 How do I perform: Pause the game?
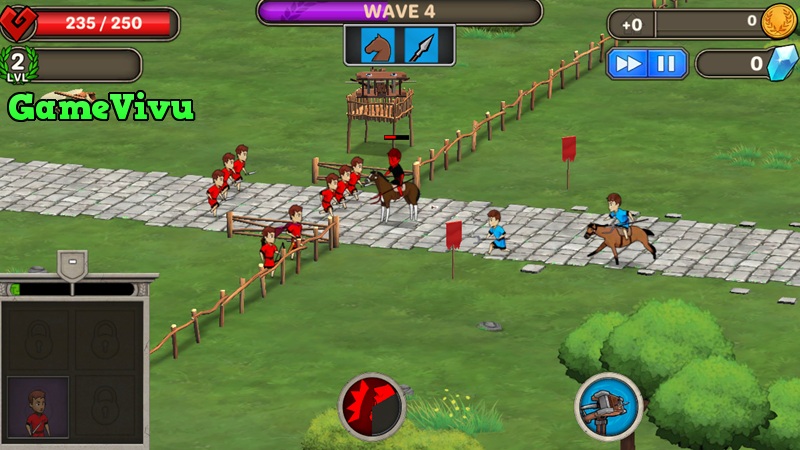tap(665, 64)
